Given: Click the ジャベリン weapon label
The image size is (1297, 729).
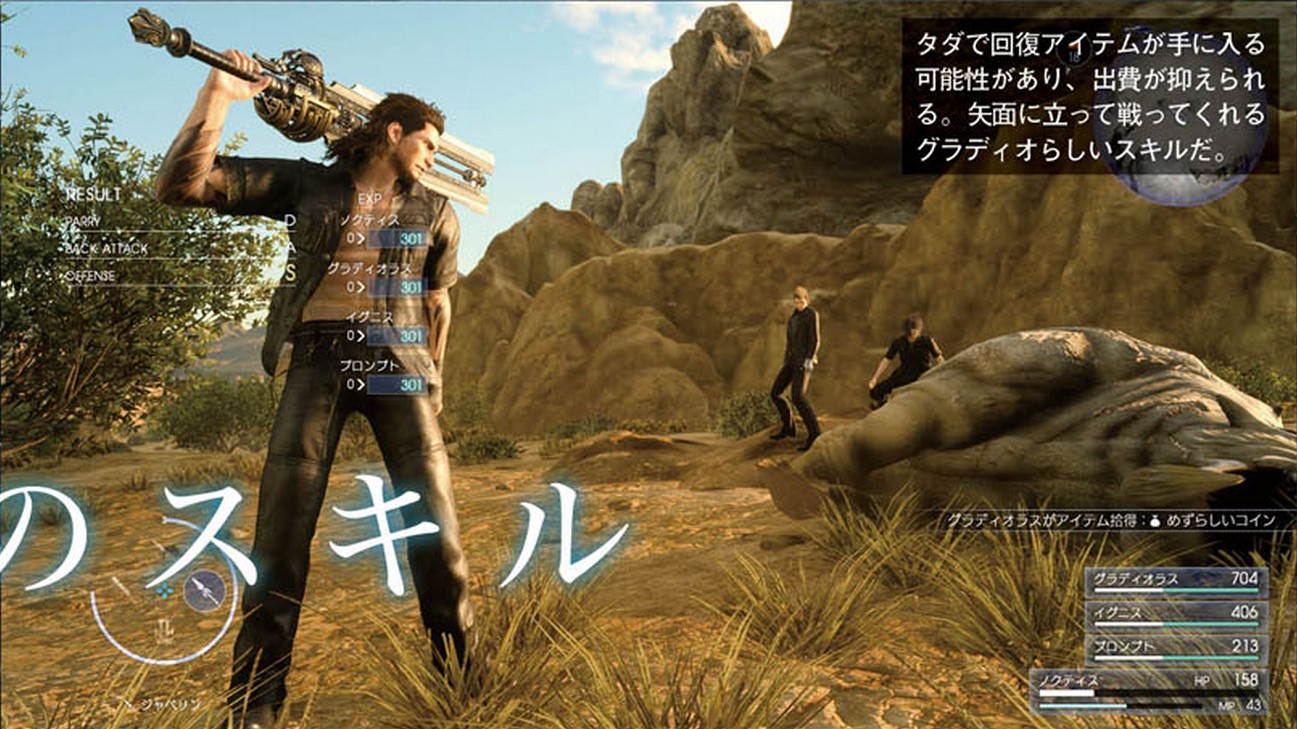Looking at the screenshot, I should [172, 703].
